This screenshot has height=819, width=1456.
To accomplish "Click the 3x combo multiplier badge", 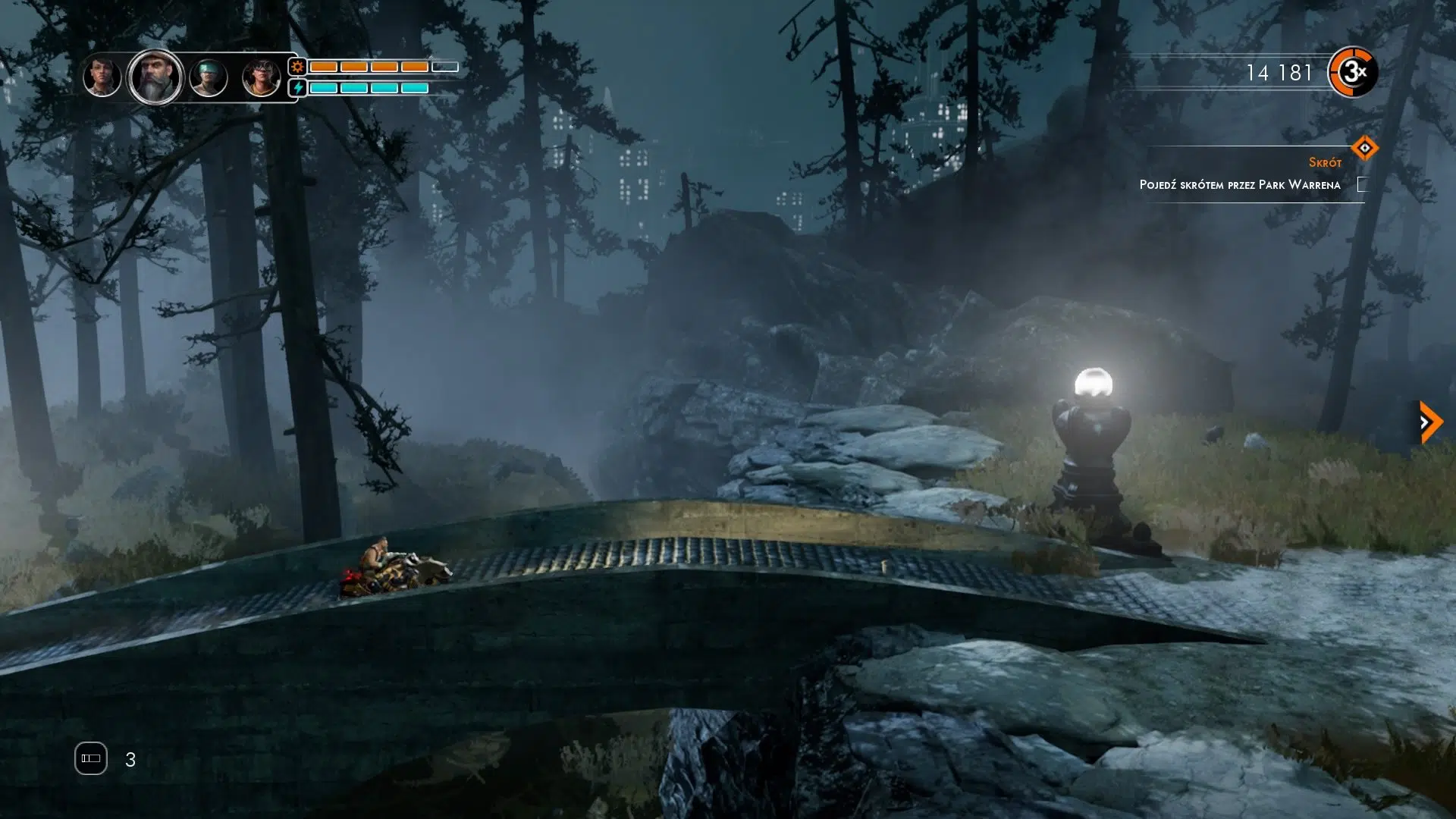I will click(x=1353, y=72).
